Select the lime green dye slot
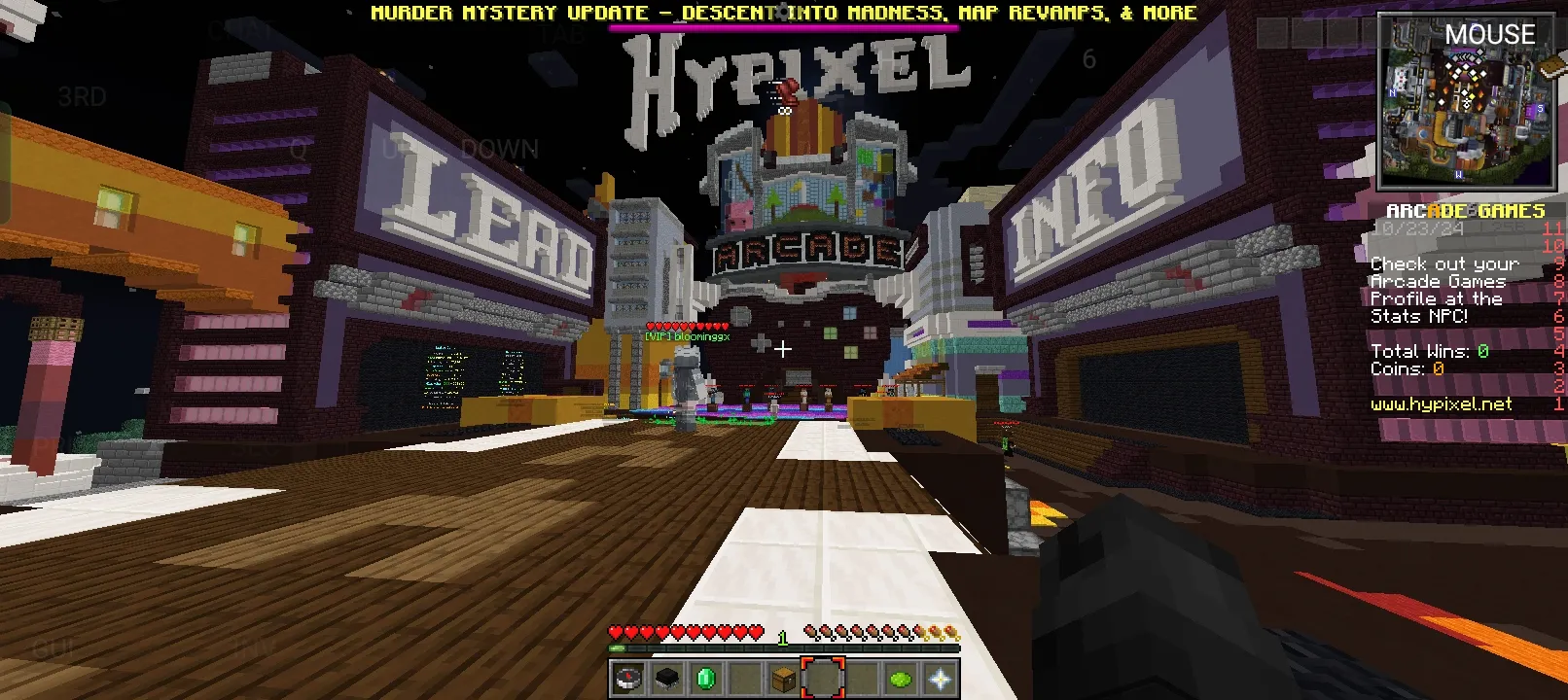The height and width of the screenshot is (700, 1568). (901, 679)
